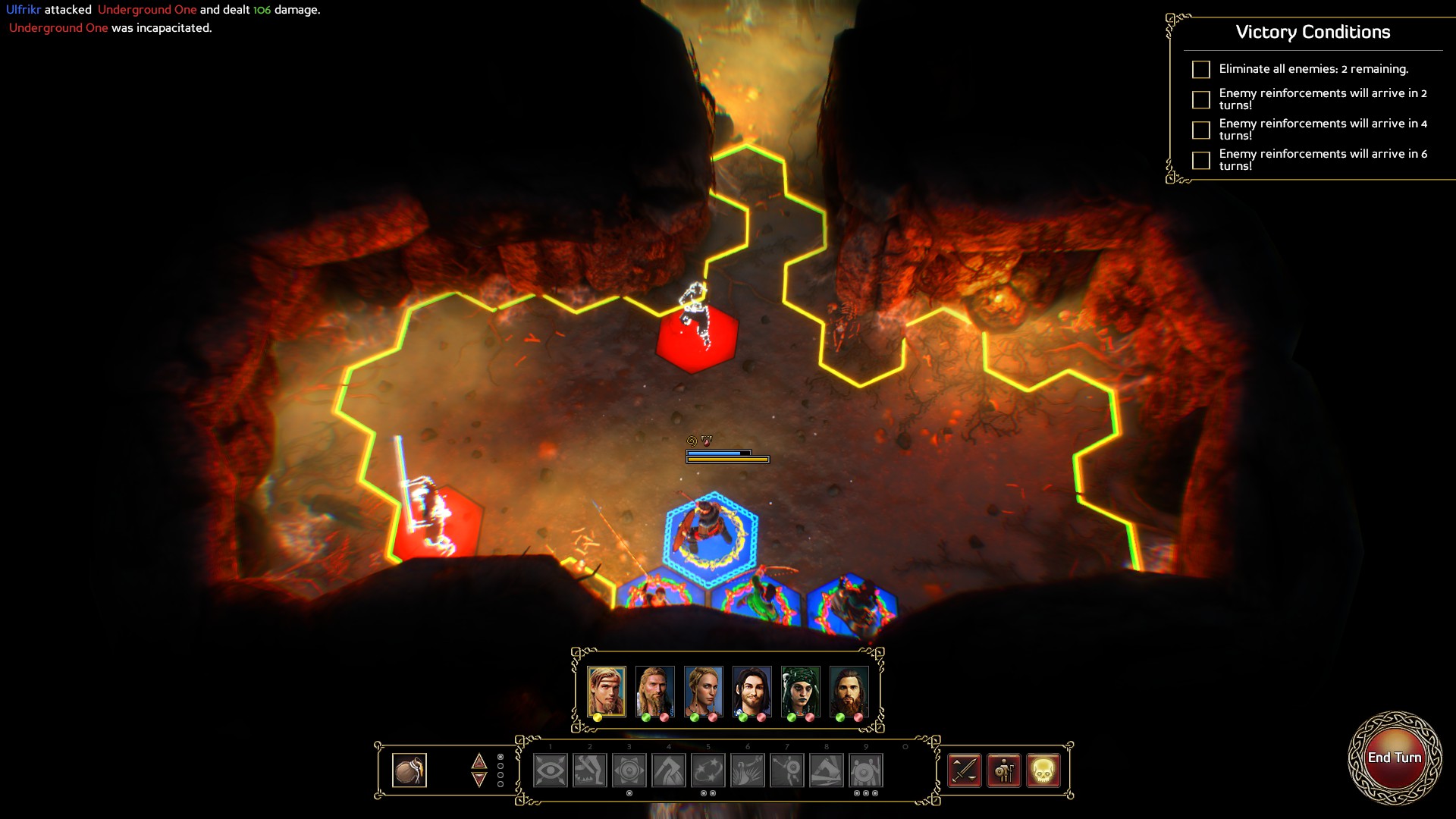The height and width of the screenshot is (819, 1456).
Task: Use the swirling stars ability in slot 5
Action: tap(708, 770)
